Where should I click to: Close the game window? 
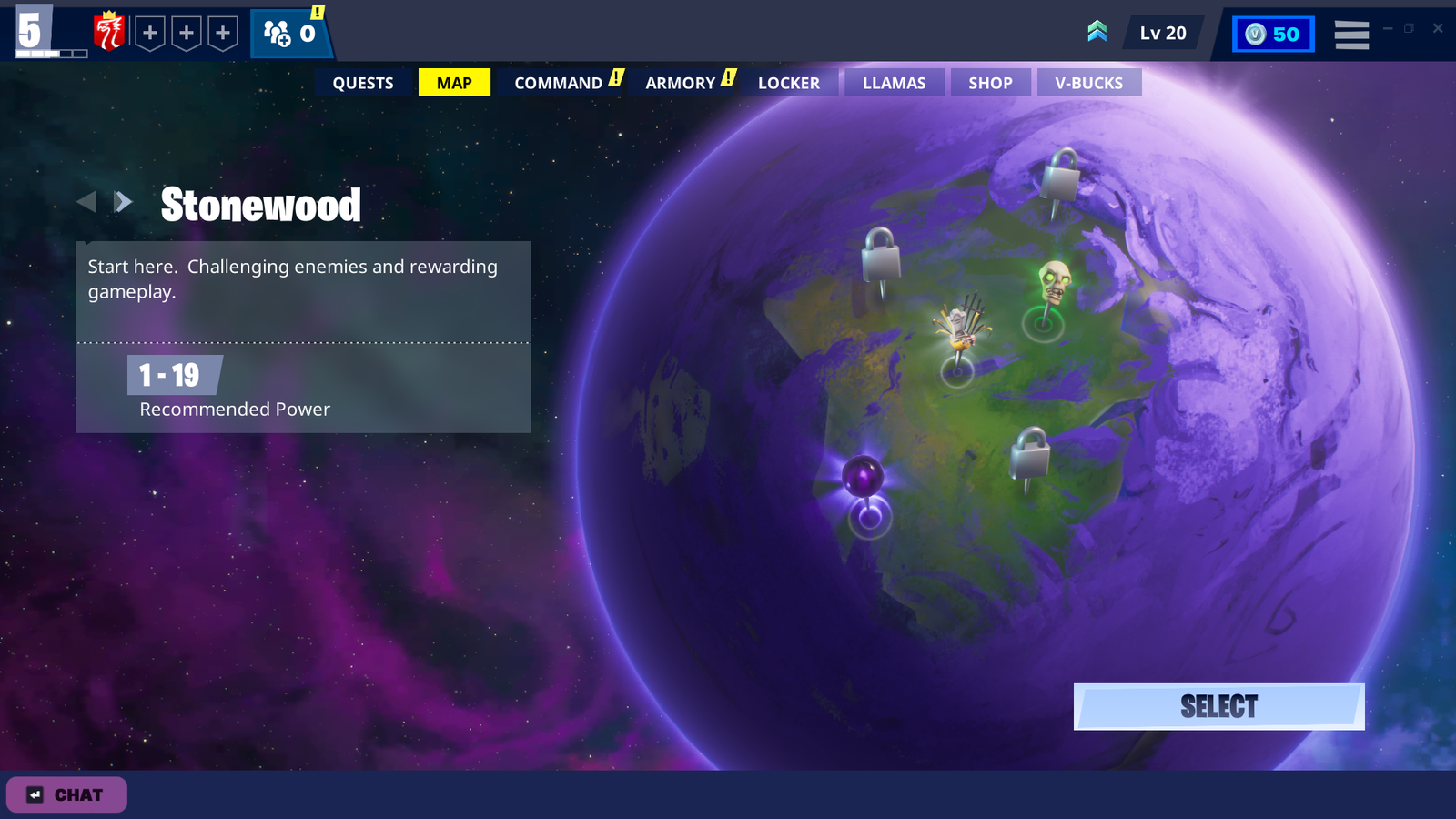[1438, 28]
